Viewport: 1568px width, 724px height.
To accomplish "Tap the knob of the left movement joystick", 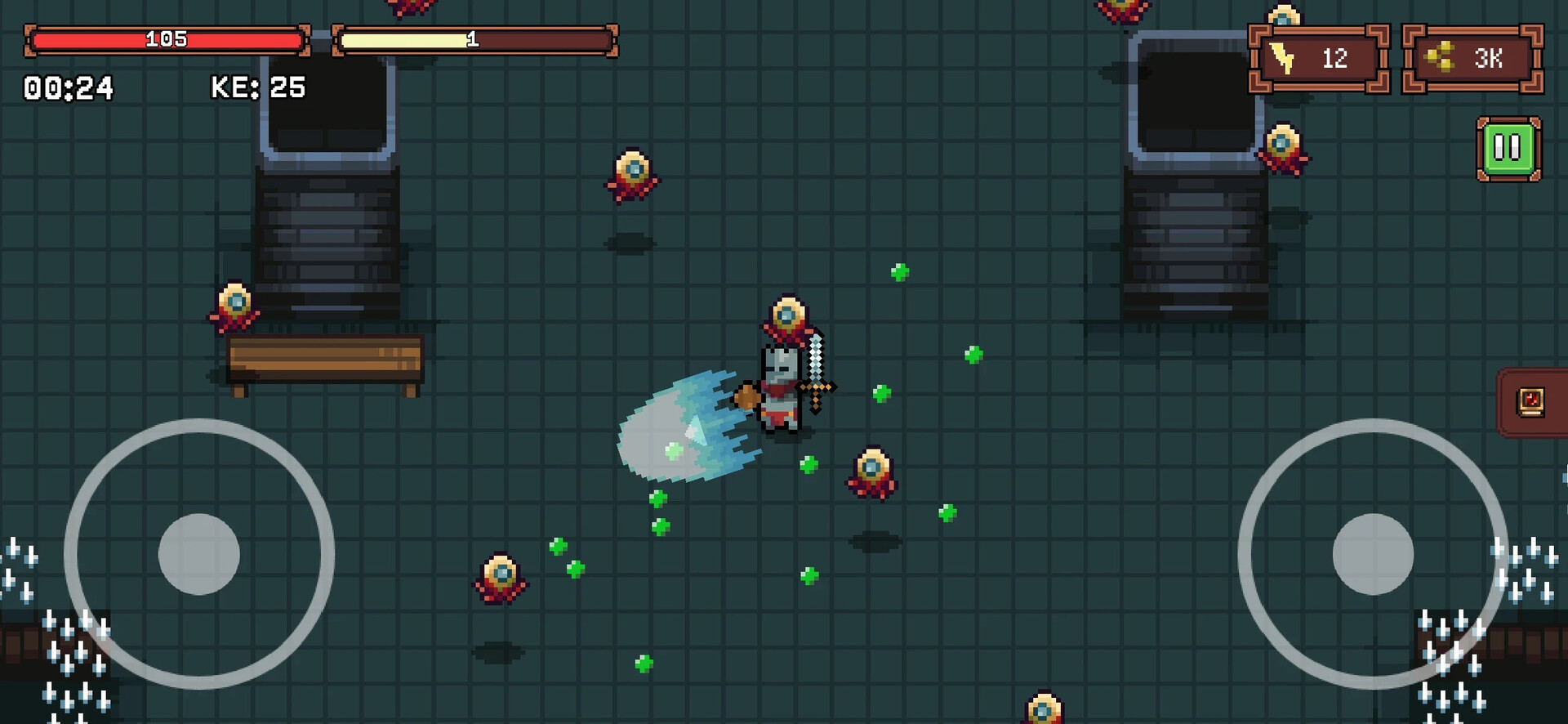I will pyautogui.click(x=198, y=553).
